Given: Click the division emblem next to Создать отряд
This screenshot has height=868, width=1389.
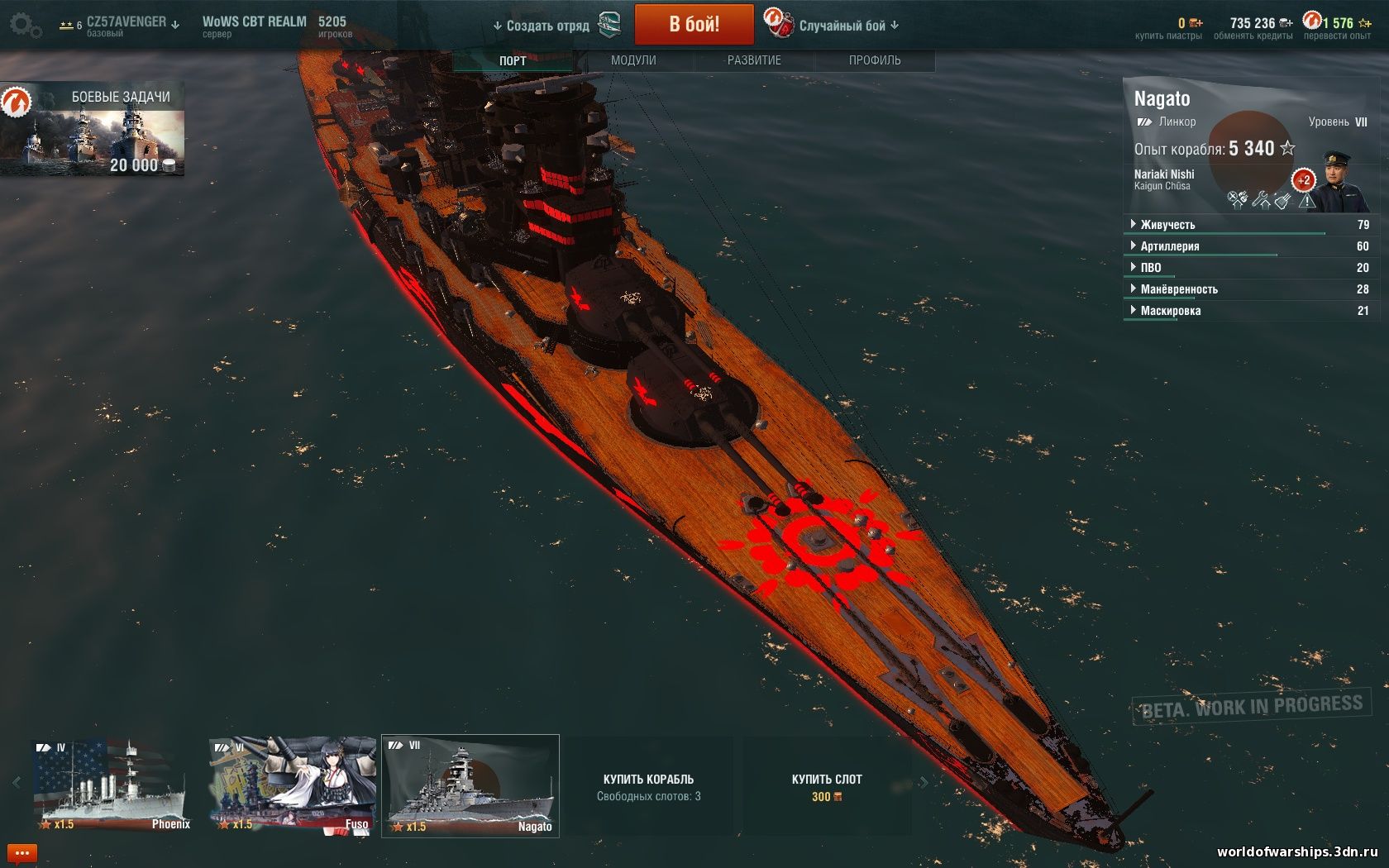Looking at the screenshot, I should (x=608, y=25).
